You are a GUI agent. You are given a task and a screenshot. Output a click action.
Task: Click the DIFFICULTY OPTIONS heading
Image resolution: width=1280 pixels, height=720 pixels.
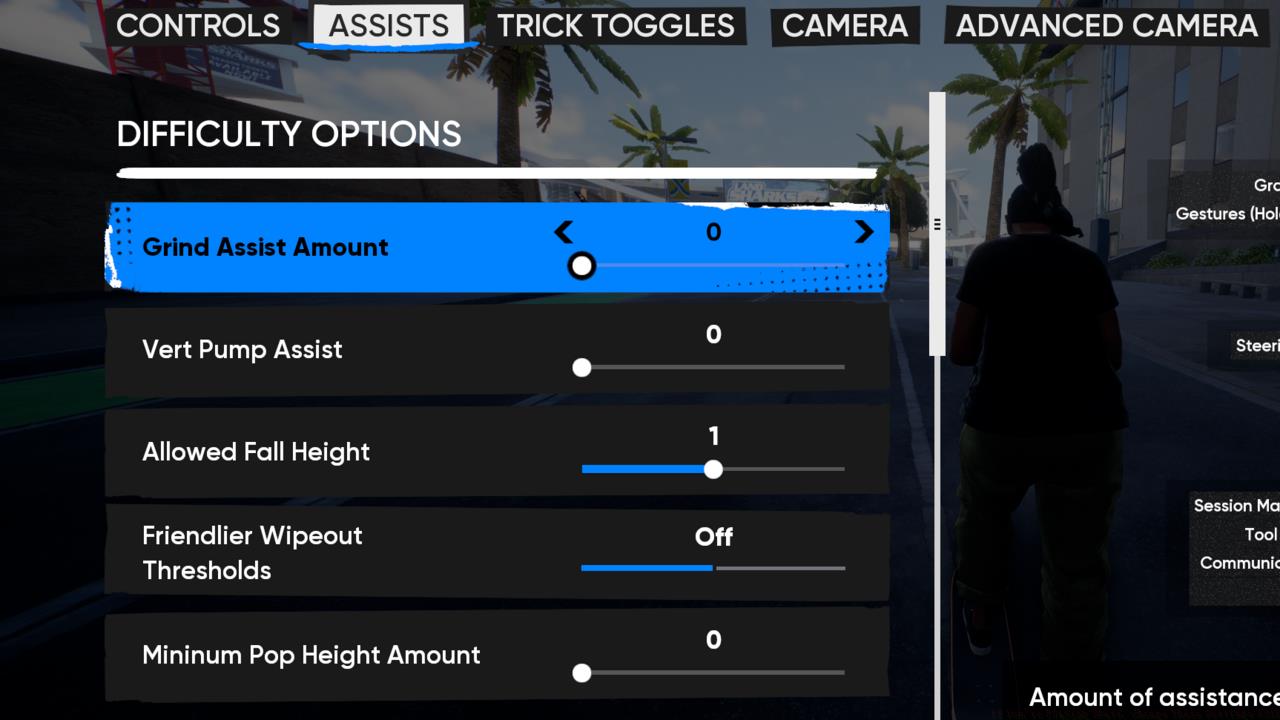(288, 134)
